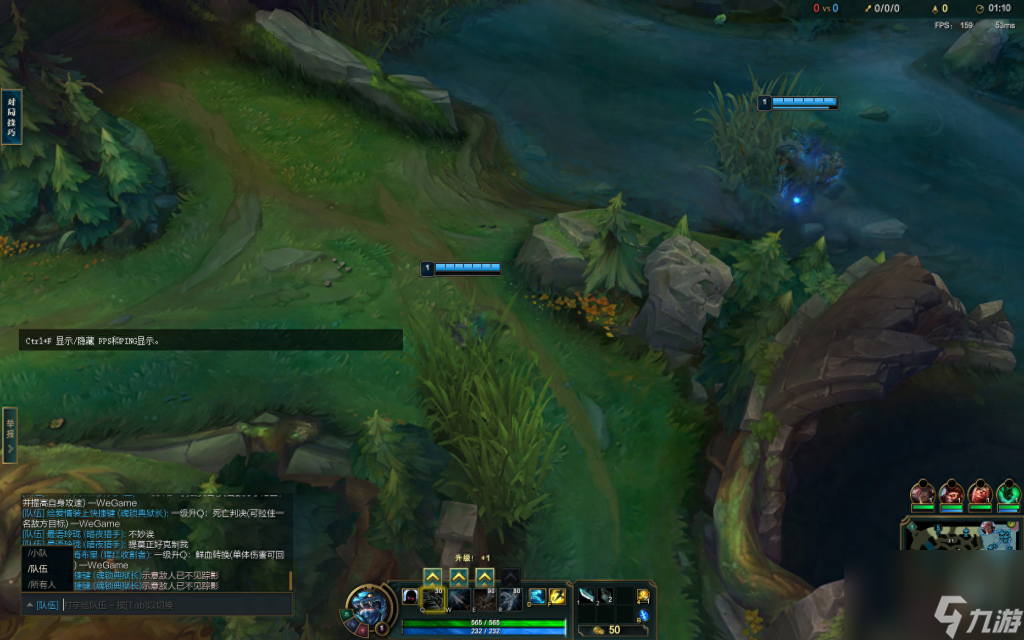Select the R ultimate ability icon
Image resolution: width=1024 pixels, height=640 pixels.
pos(510,598)
